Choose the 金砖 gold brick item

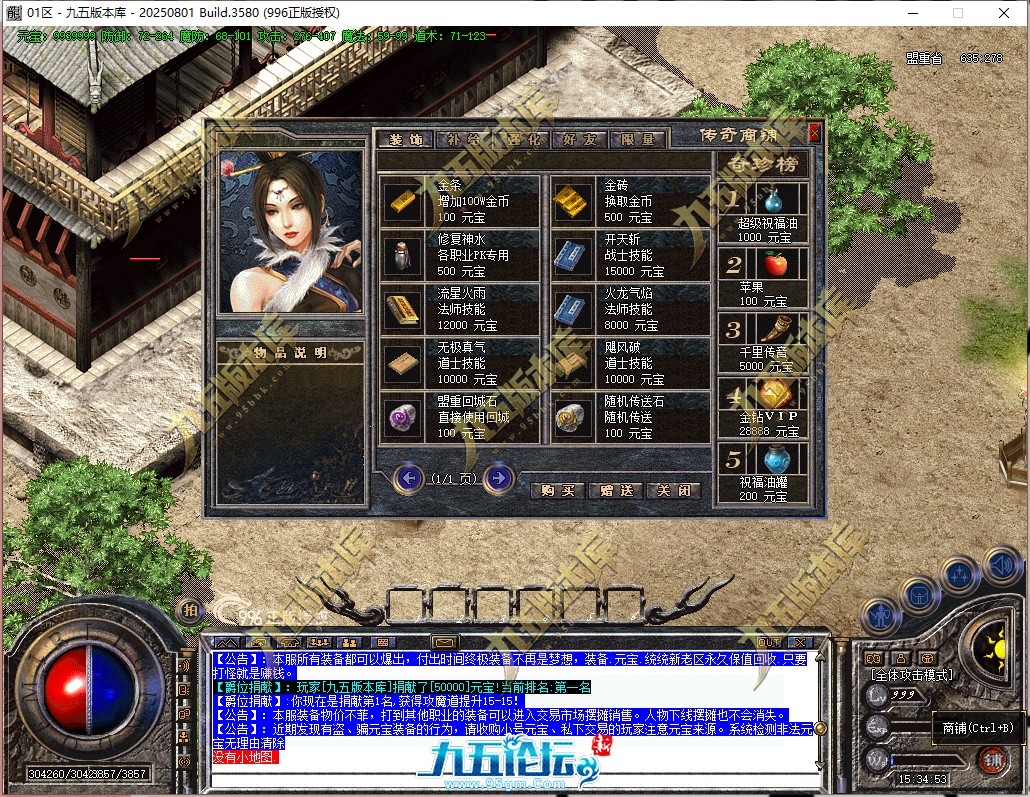pyautogui.click(x=568, y=201)
